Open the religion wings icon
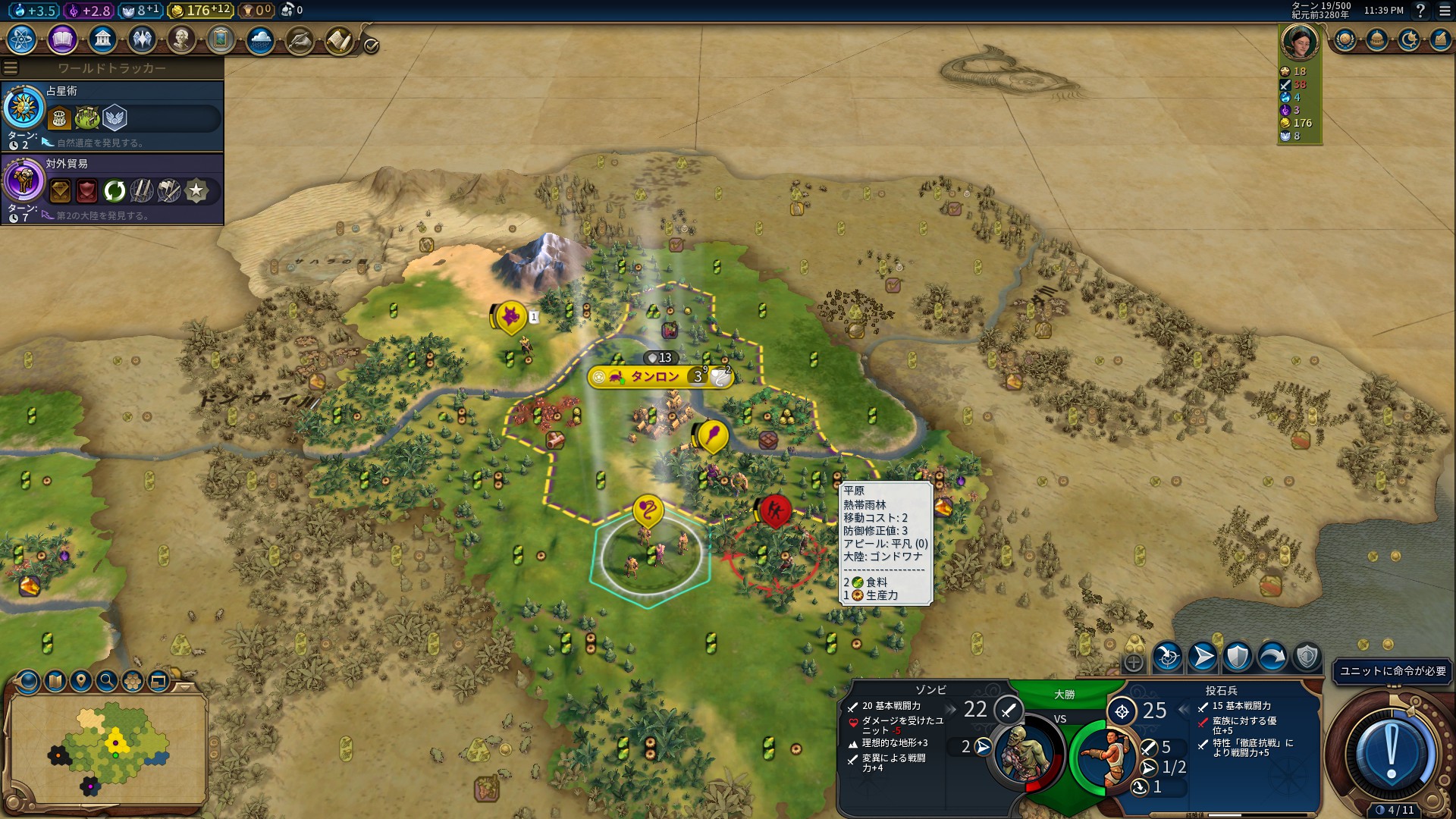The width and height of the screenshot is (1456, 819). point(142,39)
